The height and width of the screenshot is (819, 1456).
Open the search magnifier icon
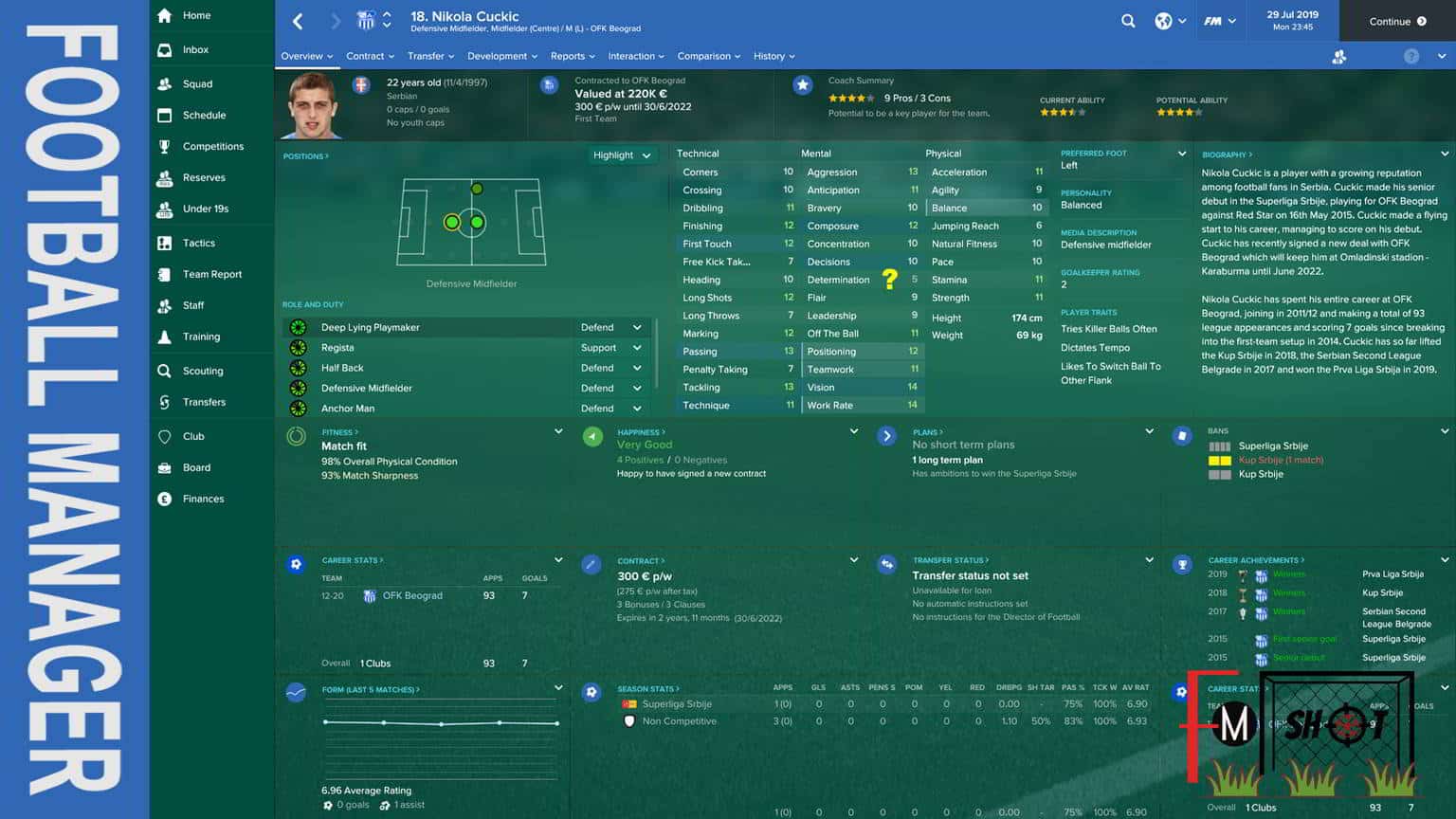[x=1128, y=21]
